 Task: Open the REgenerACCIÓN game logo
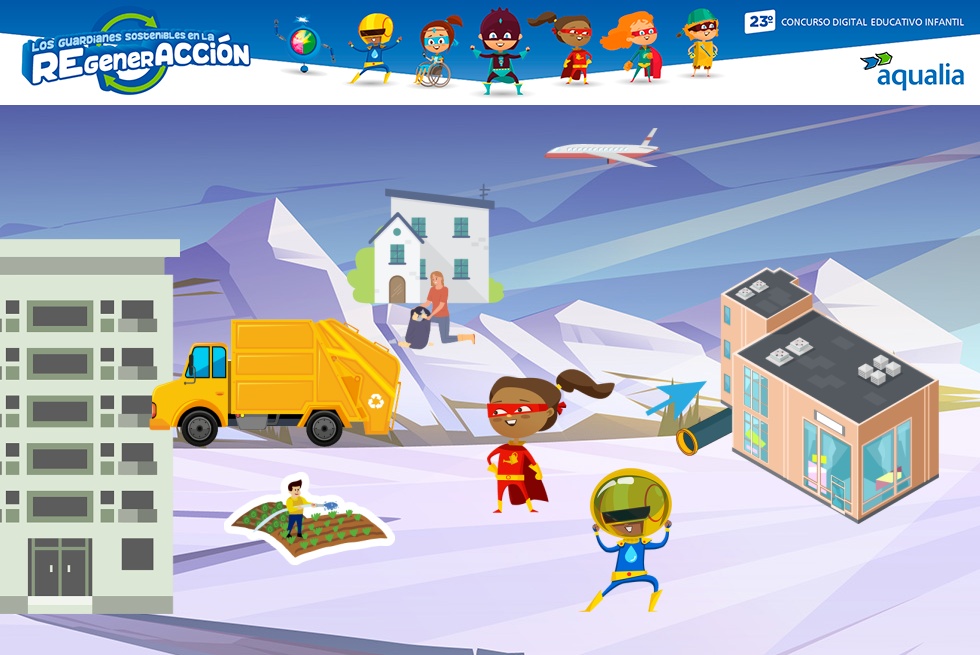137,56
